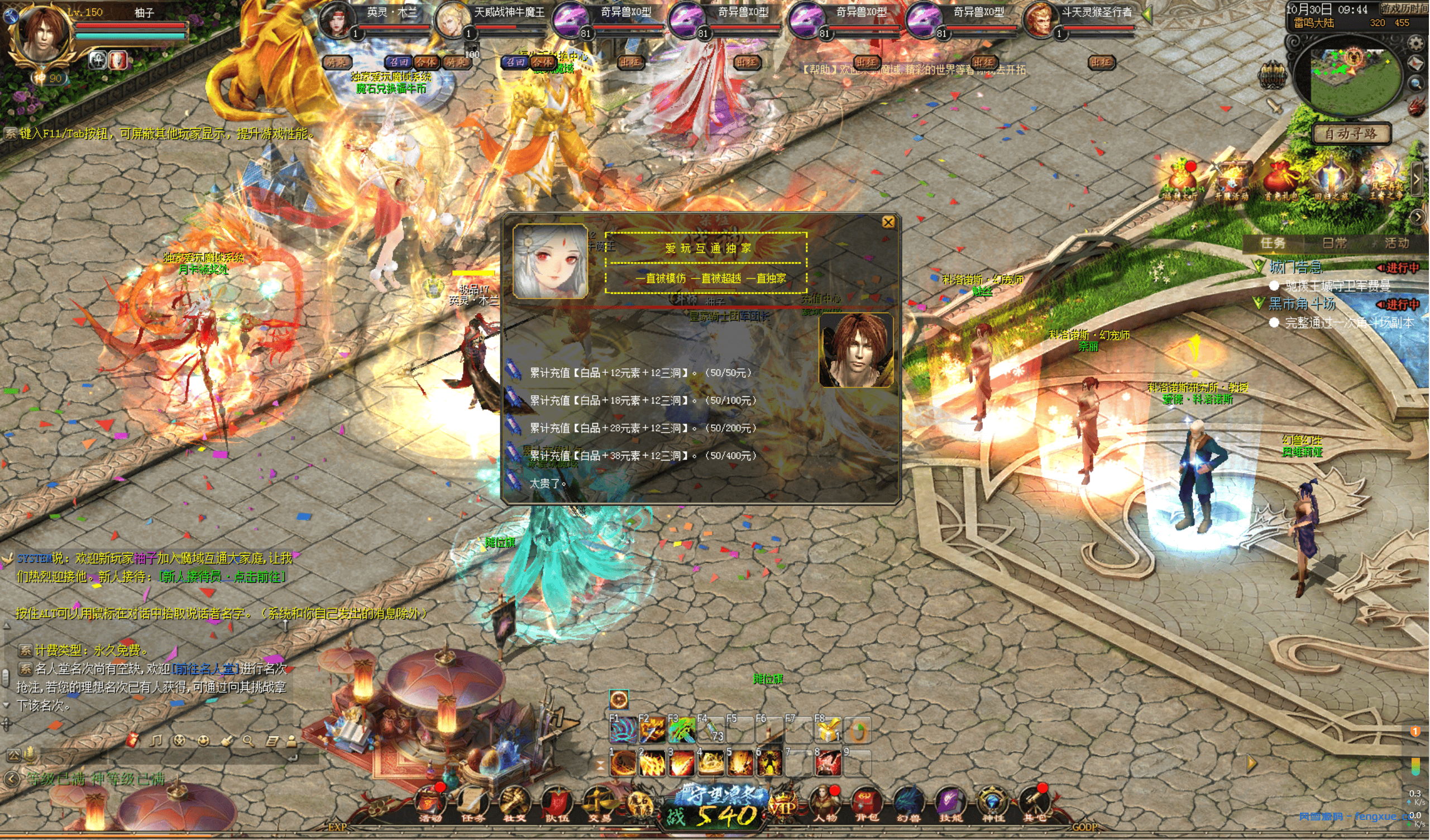Open settings via the gear icon
This screenshot has height=840, width=1430.
coord(1416,44)
